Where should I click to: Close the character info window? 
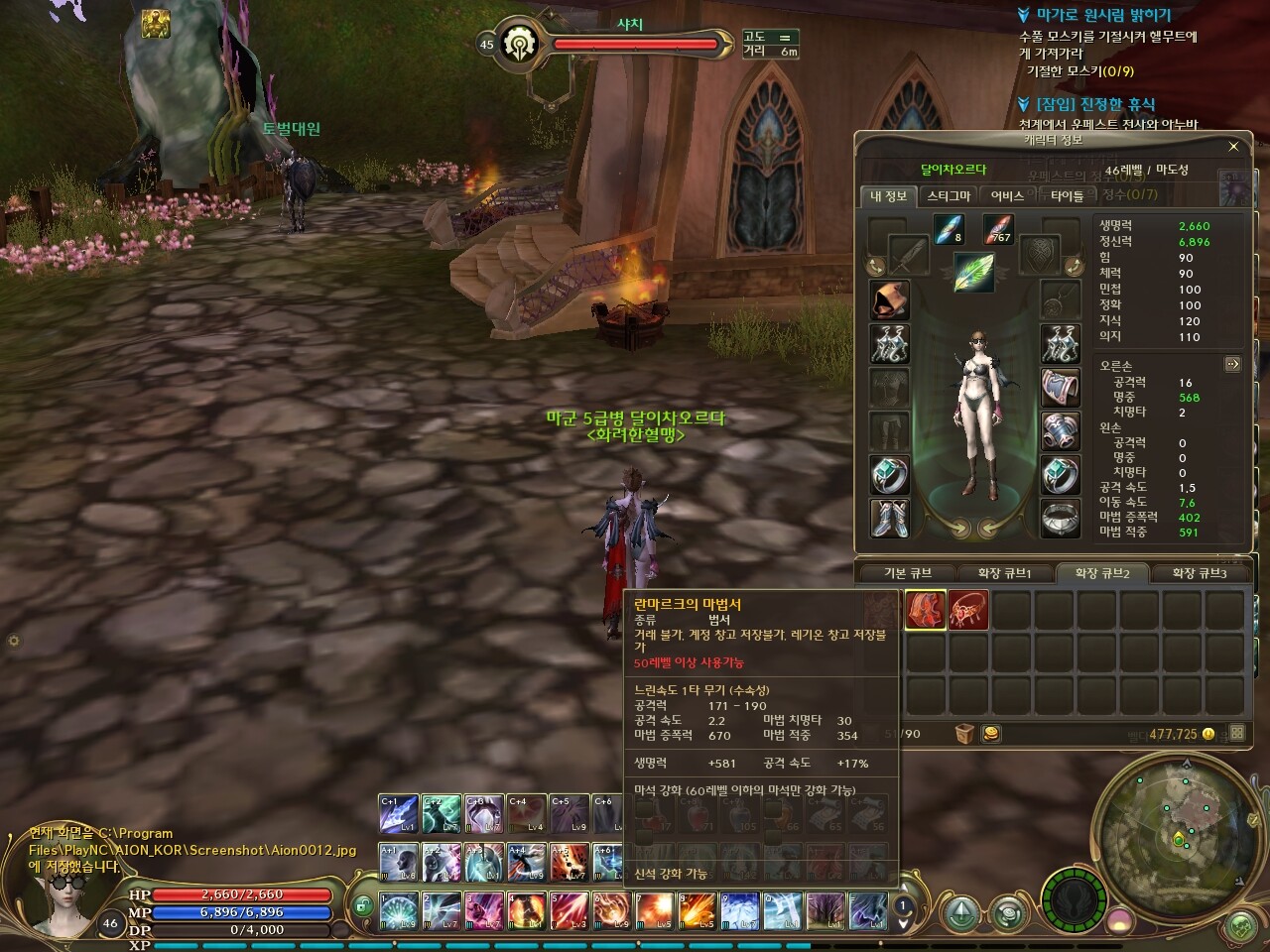tap(1233, 147)
